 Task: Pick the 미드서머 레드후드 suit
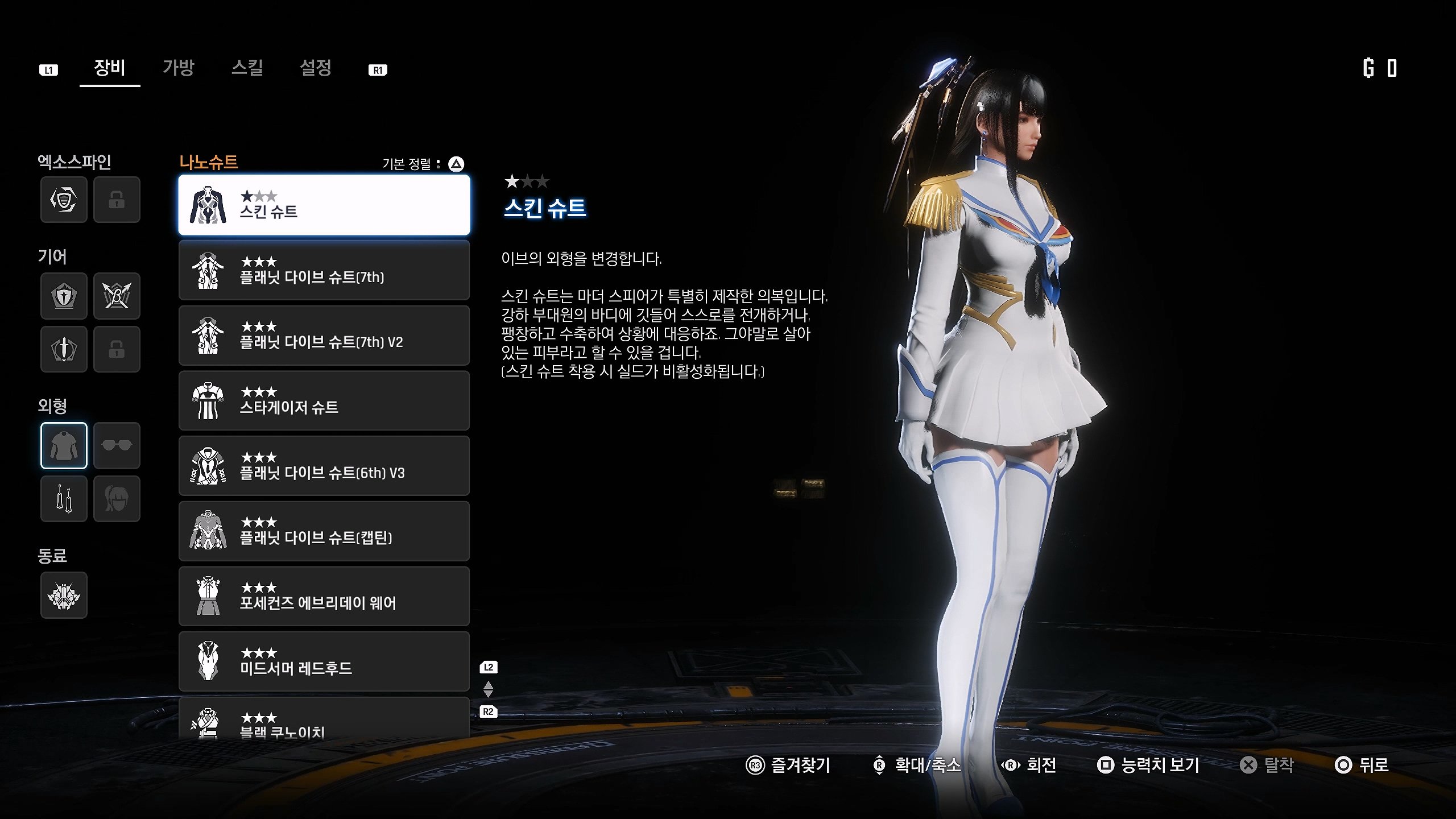324,661
